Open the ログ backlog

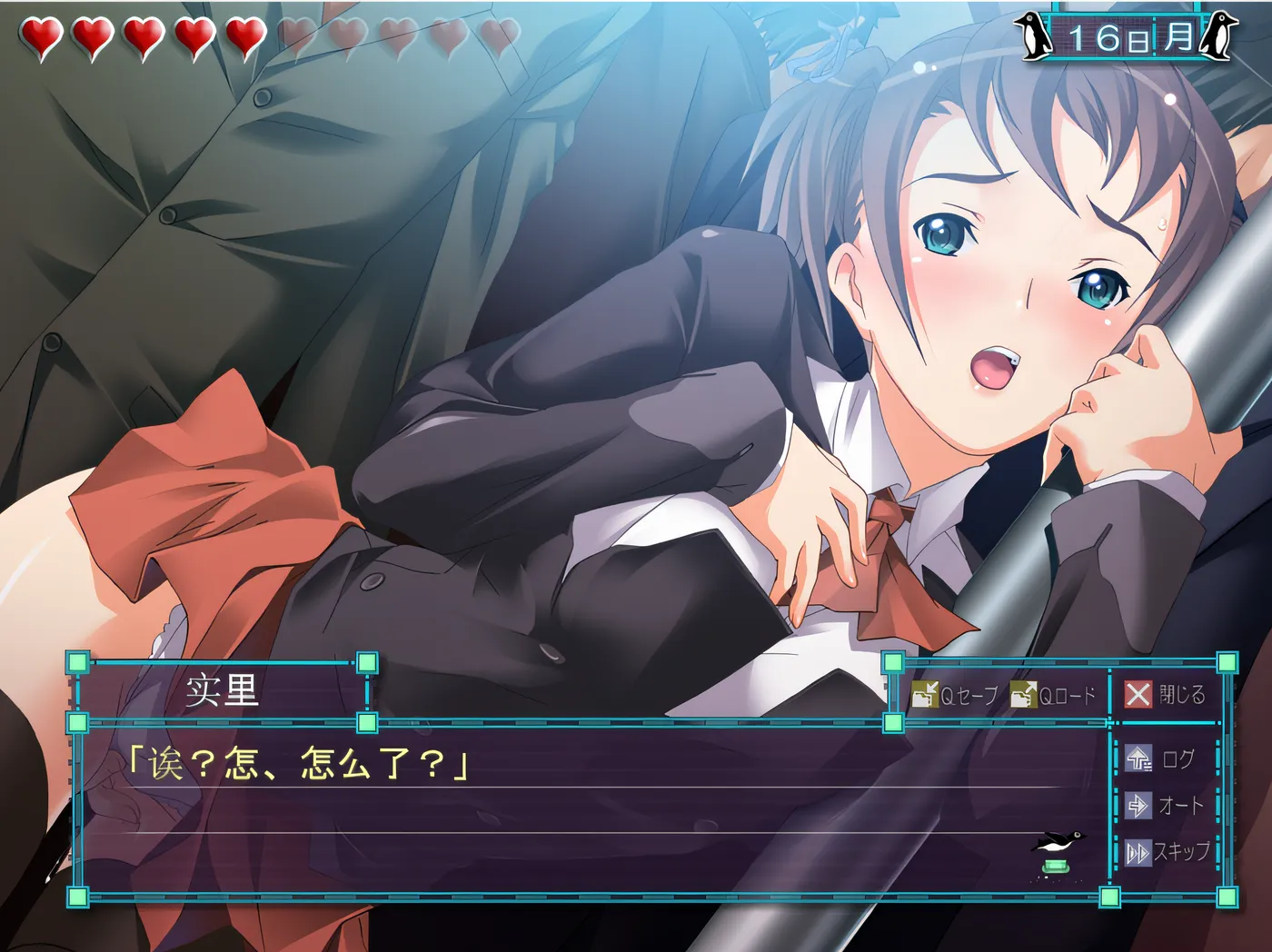point(1161,759)
